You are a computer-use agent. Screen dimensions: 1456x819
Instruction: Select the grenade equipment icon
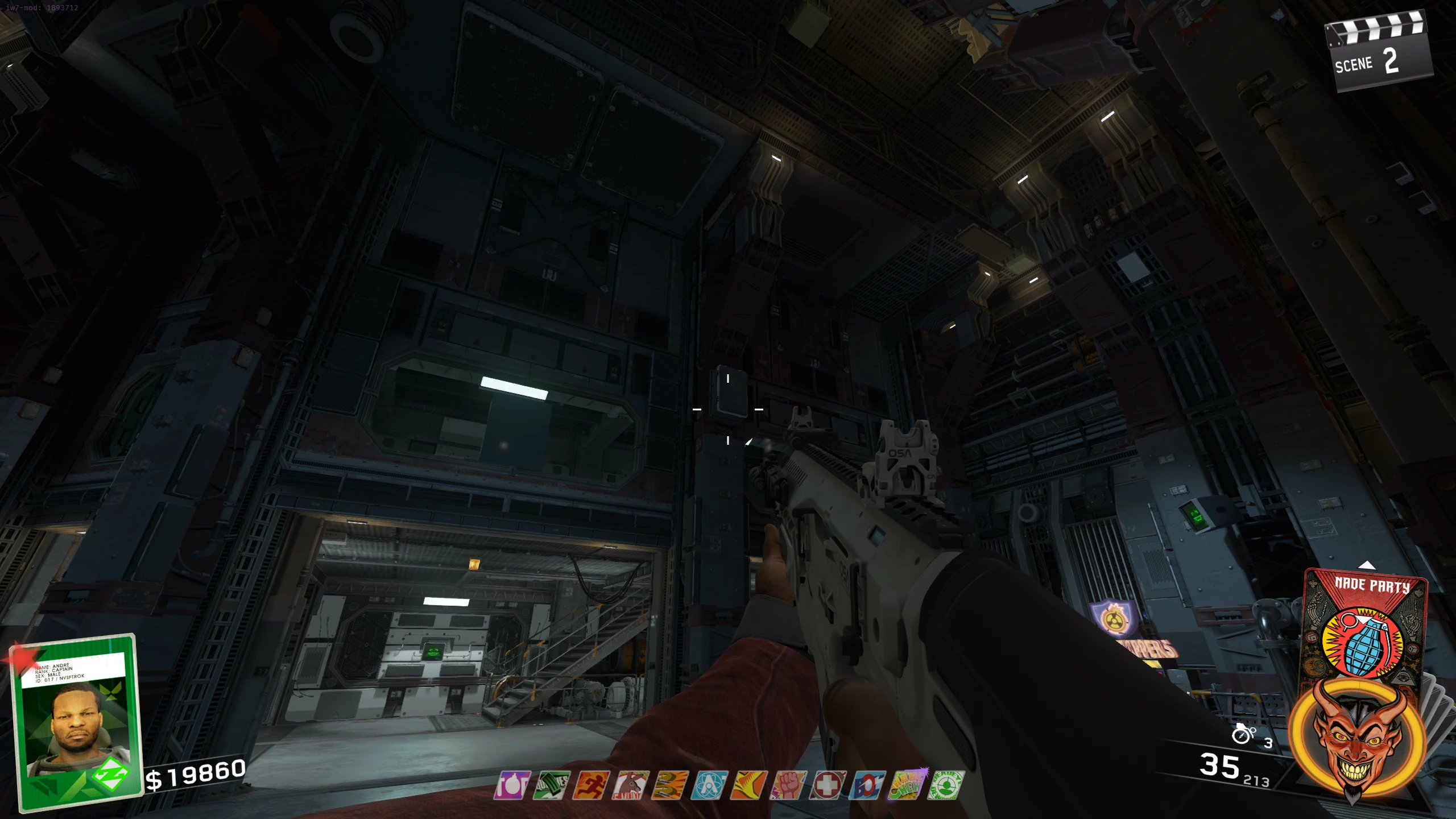[1243, 734]
